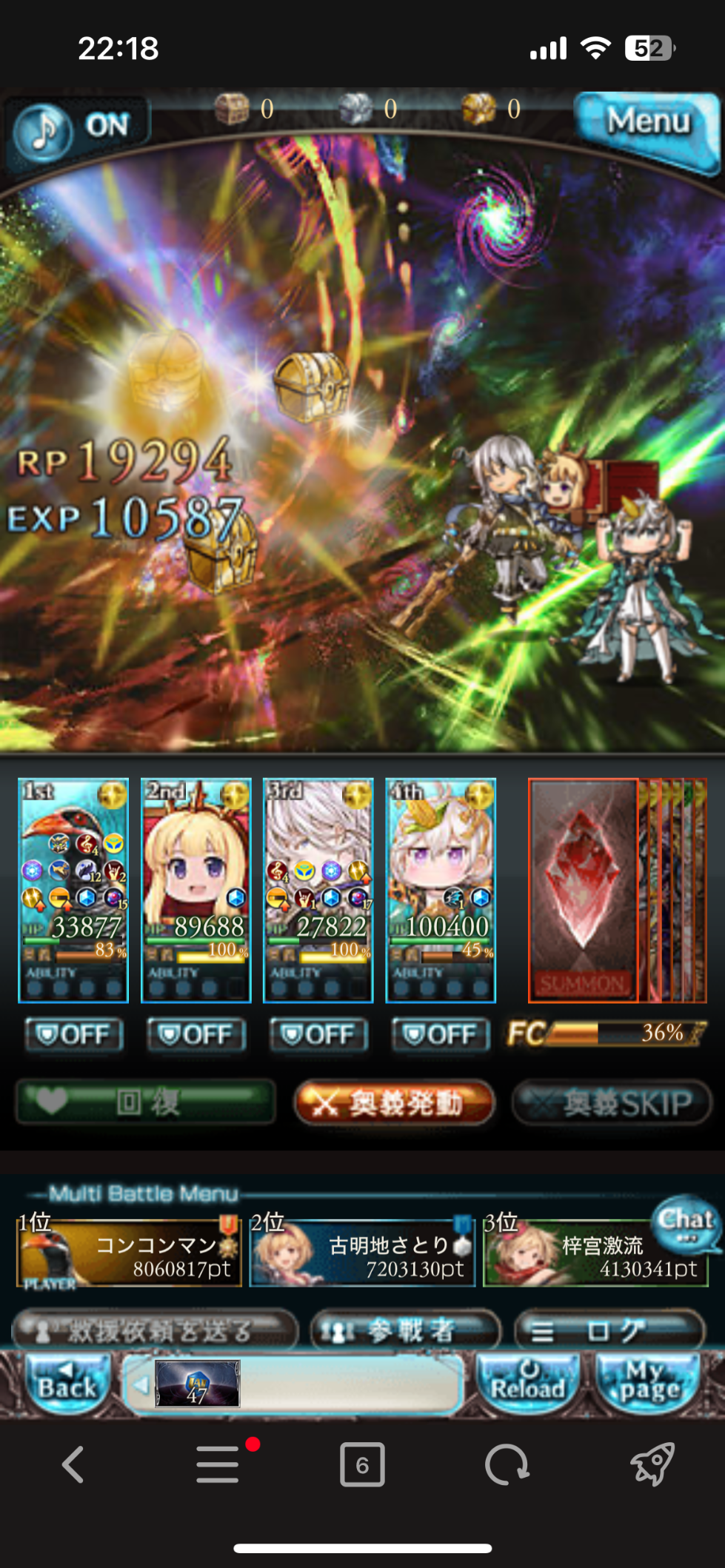Select the 4th character card

pos(441,890)
